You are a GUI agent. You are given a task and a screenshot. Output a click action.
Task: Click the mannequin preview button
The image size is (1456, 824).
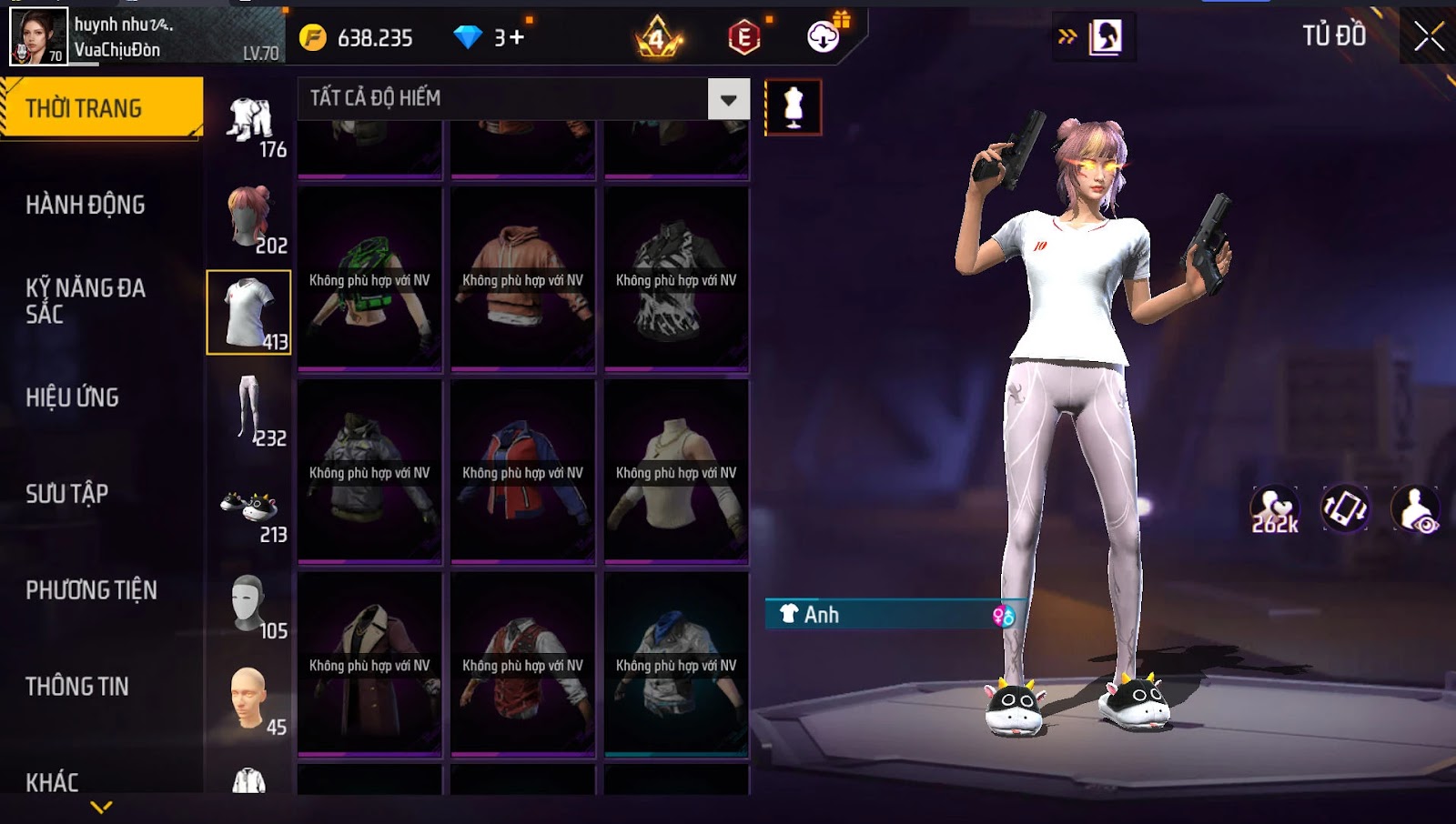tap(793, 107)
